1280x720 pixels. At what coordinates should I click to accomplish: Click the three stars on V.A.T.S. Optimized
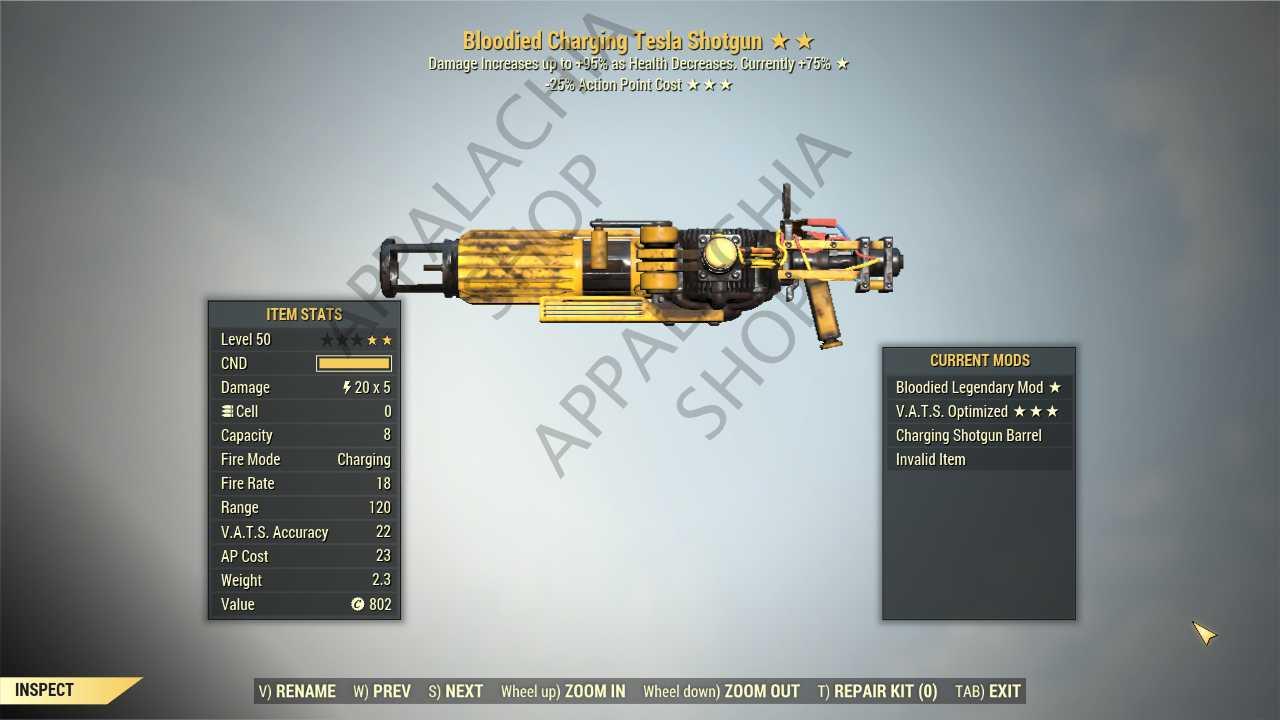(1035, 411)
